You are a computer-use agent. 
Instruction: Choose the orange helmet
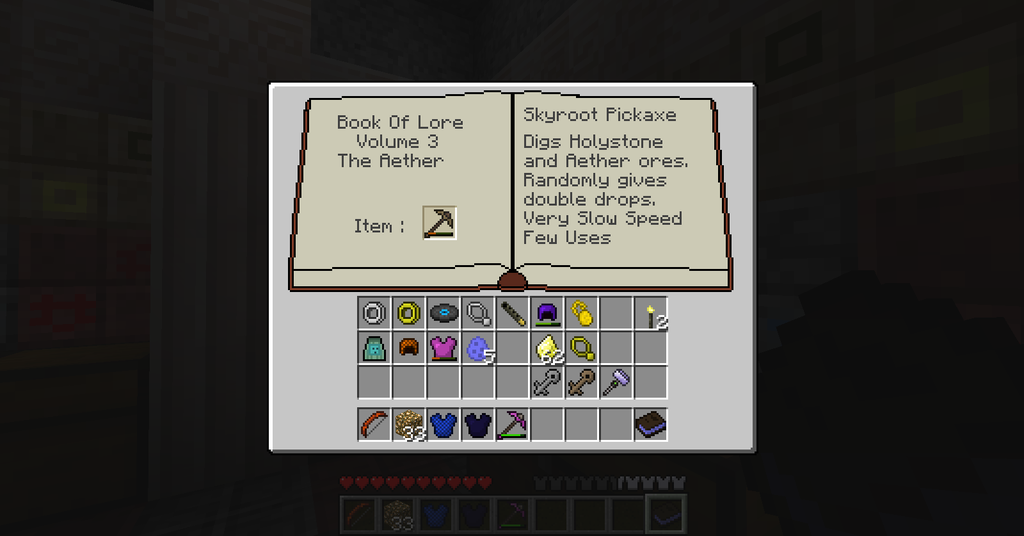pyautogui.click(x=408, y=348)
